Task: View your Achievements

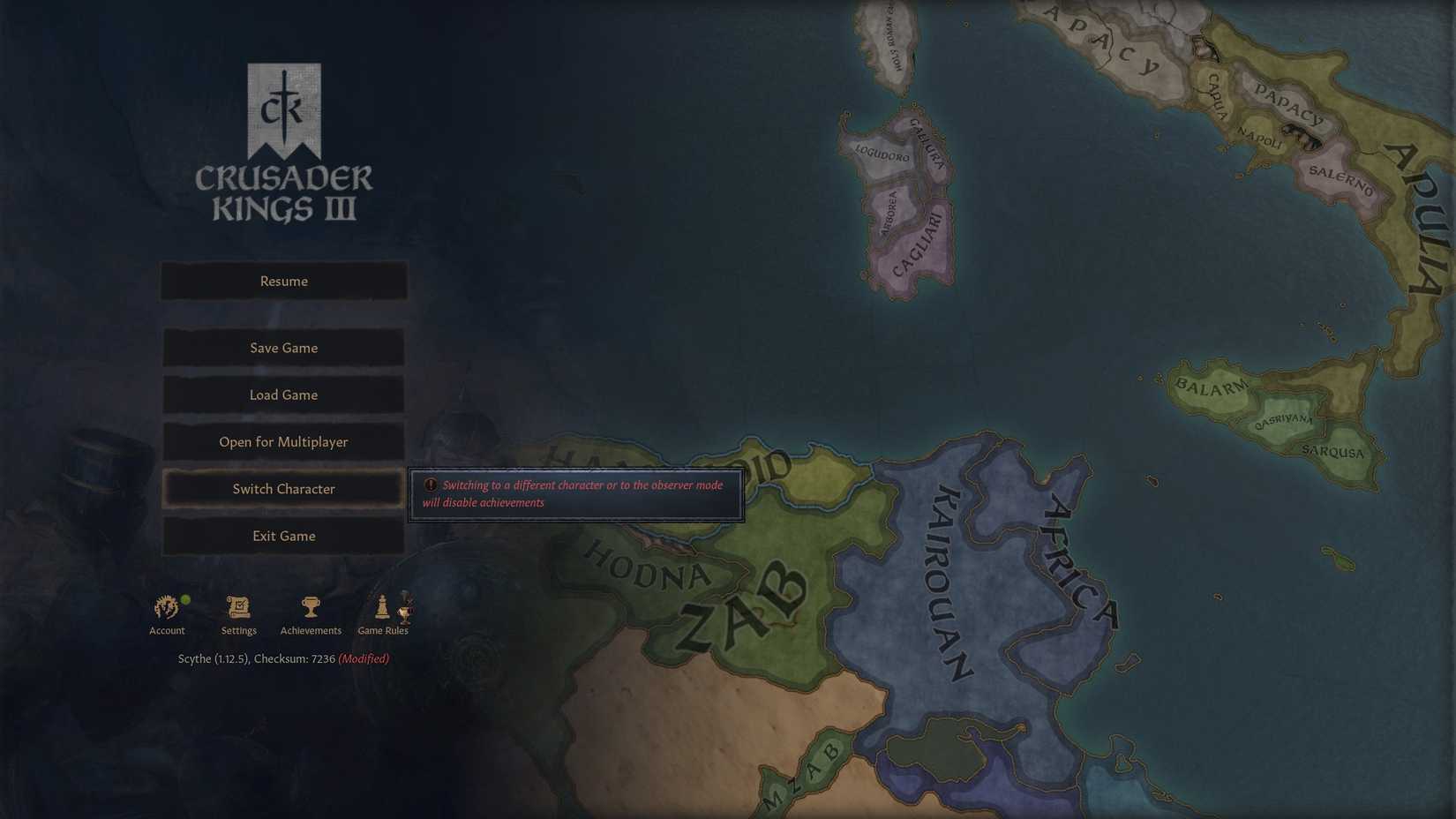Action: pyautogui.click(x=311, y=607)
